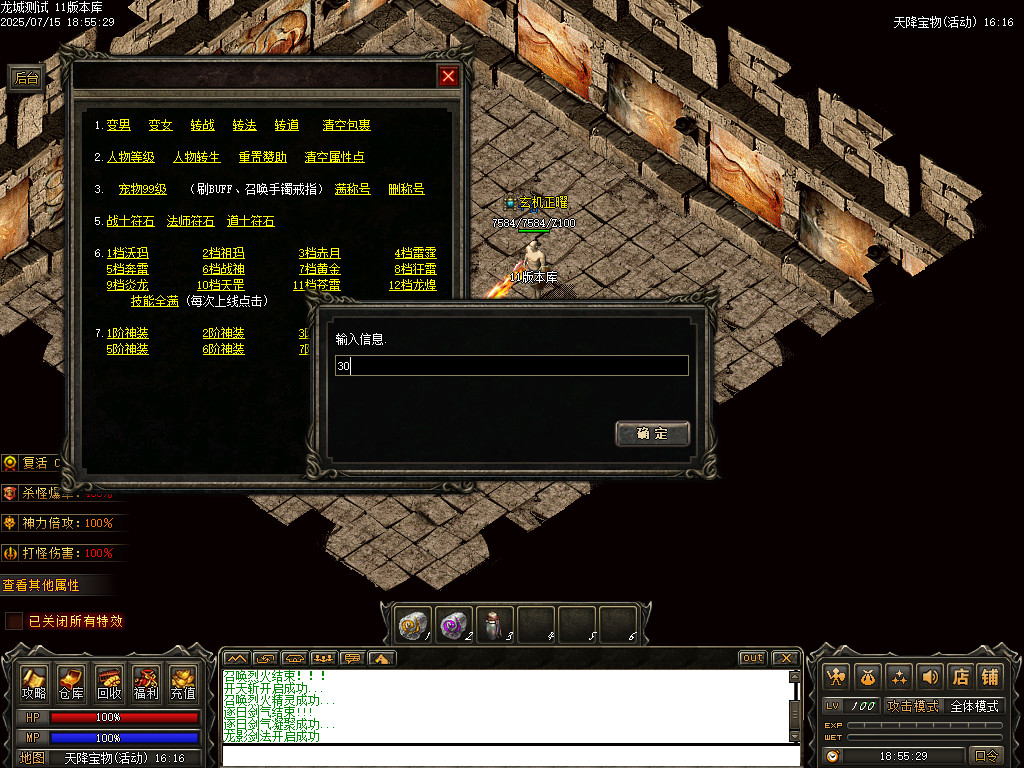This screenshot has height=768, width=1024.
Task: Toggle sound with the speaker icon
Action: (930, 676)
